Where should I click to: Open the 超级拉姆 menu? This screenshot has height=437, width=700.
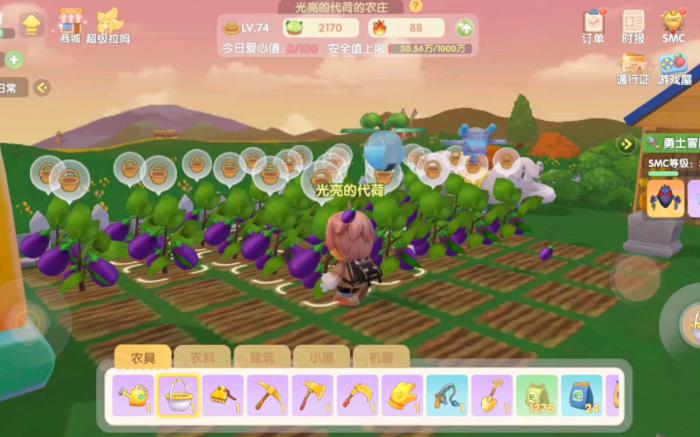108,25
